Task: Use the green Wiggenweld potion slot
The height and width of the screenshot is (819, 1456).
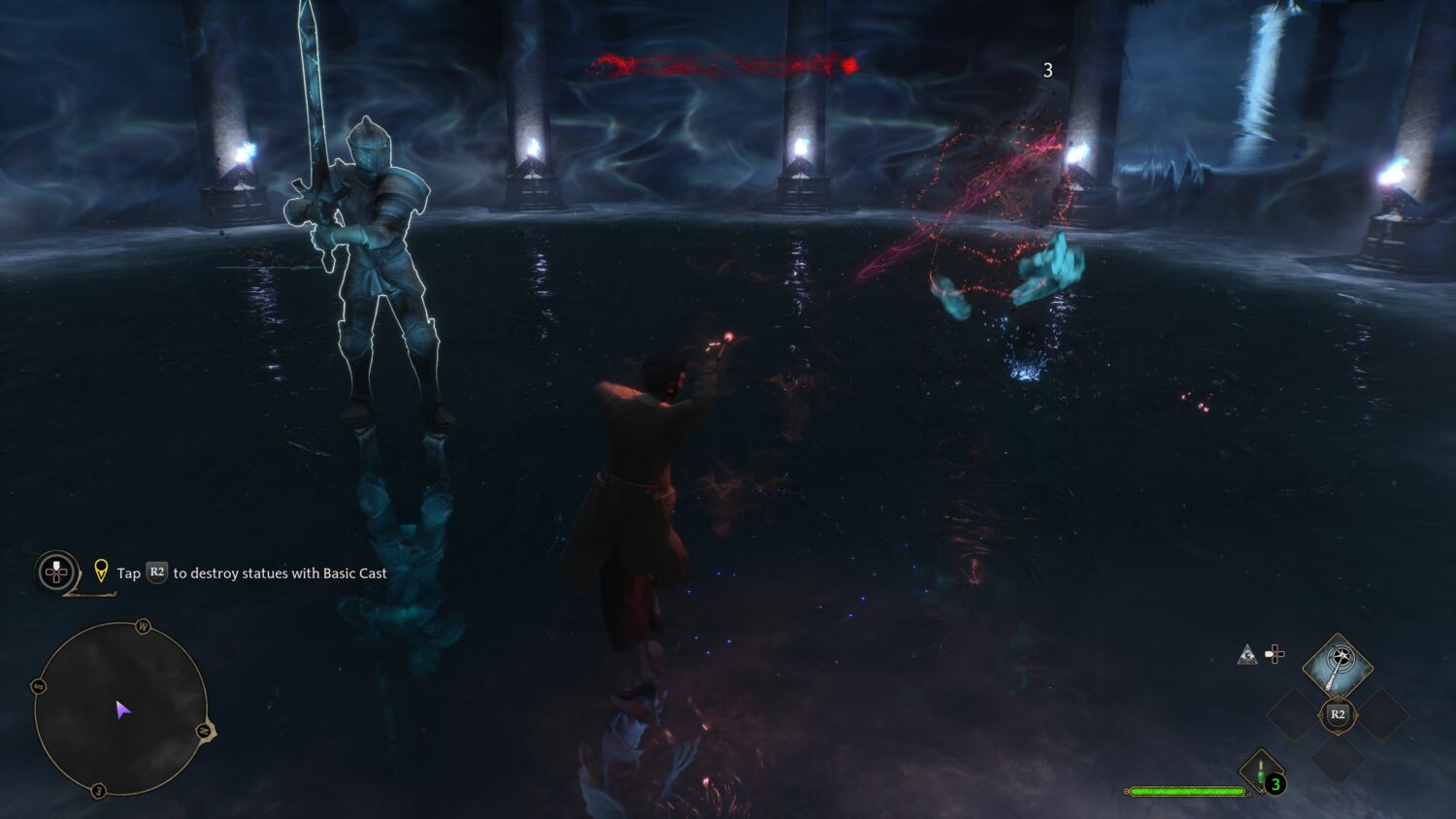Action: click(1261, 772)
